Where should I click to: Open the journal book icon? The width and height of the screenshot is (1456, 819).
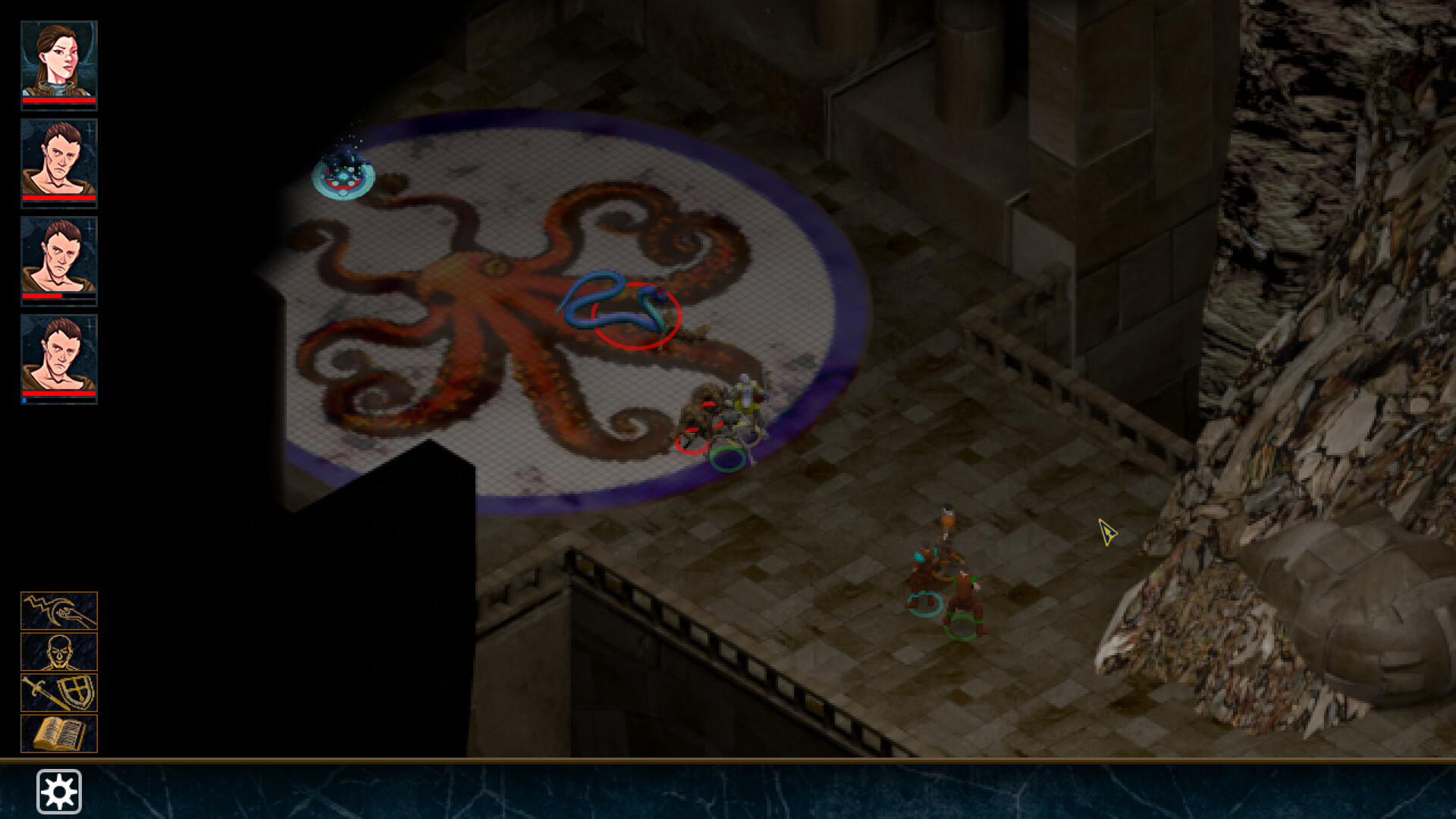[x=59, y=734]
